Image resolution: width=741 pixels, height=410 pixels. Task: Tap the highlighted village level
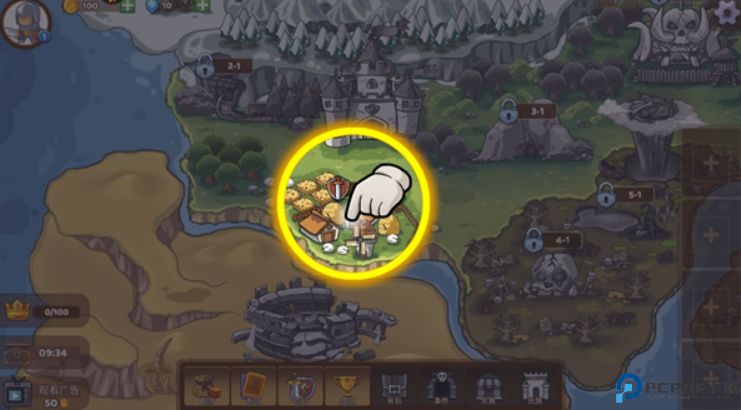coord(351,204)
